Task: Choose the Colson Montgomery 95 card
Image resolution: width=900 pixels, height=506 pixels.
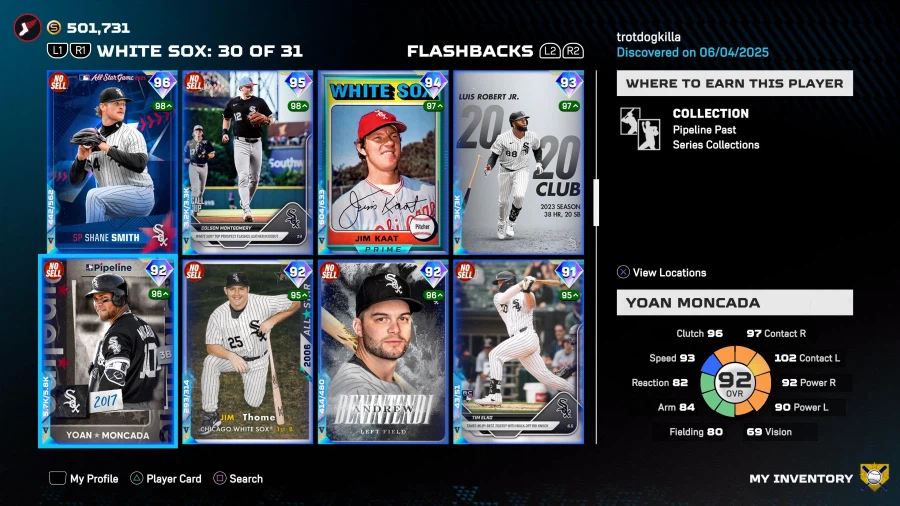Action: coord(247,161)
